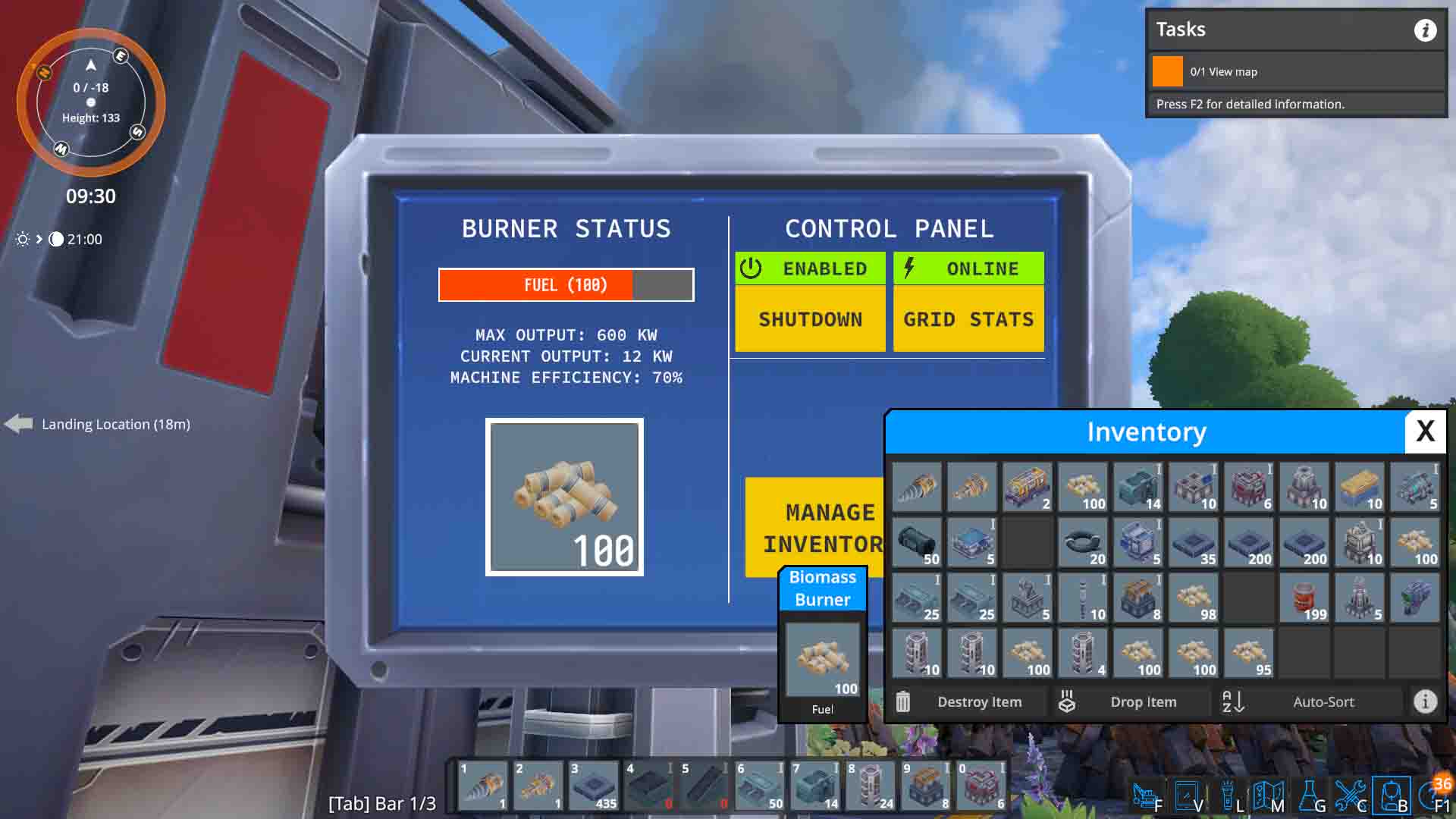Open GRID STATS
Screen dimensions: 1456x819
pyautogui.click(x=968, y=319)
